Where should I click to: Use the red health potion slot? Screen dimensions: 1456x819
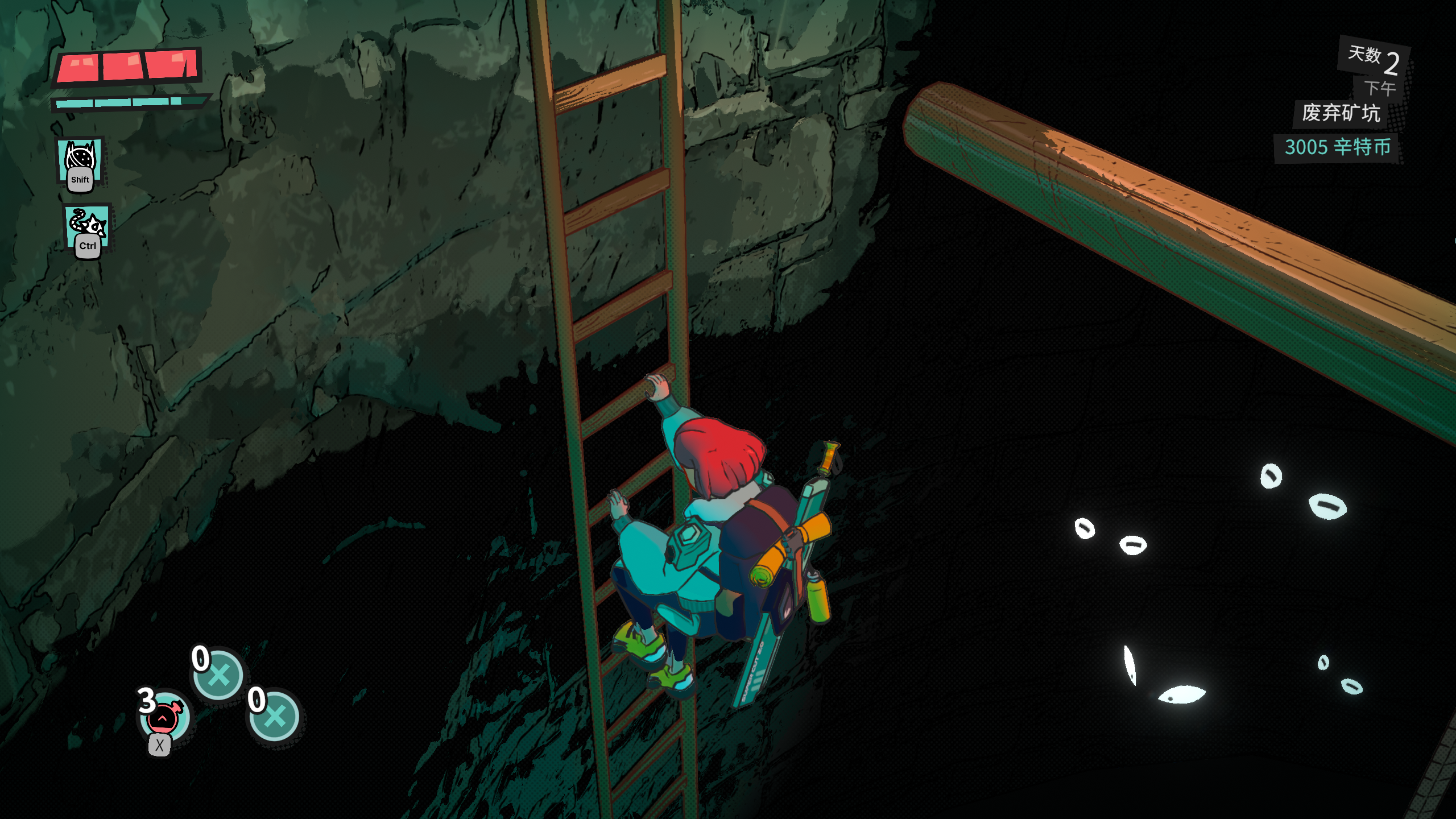click(164, 718)
